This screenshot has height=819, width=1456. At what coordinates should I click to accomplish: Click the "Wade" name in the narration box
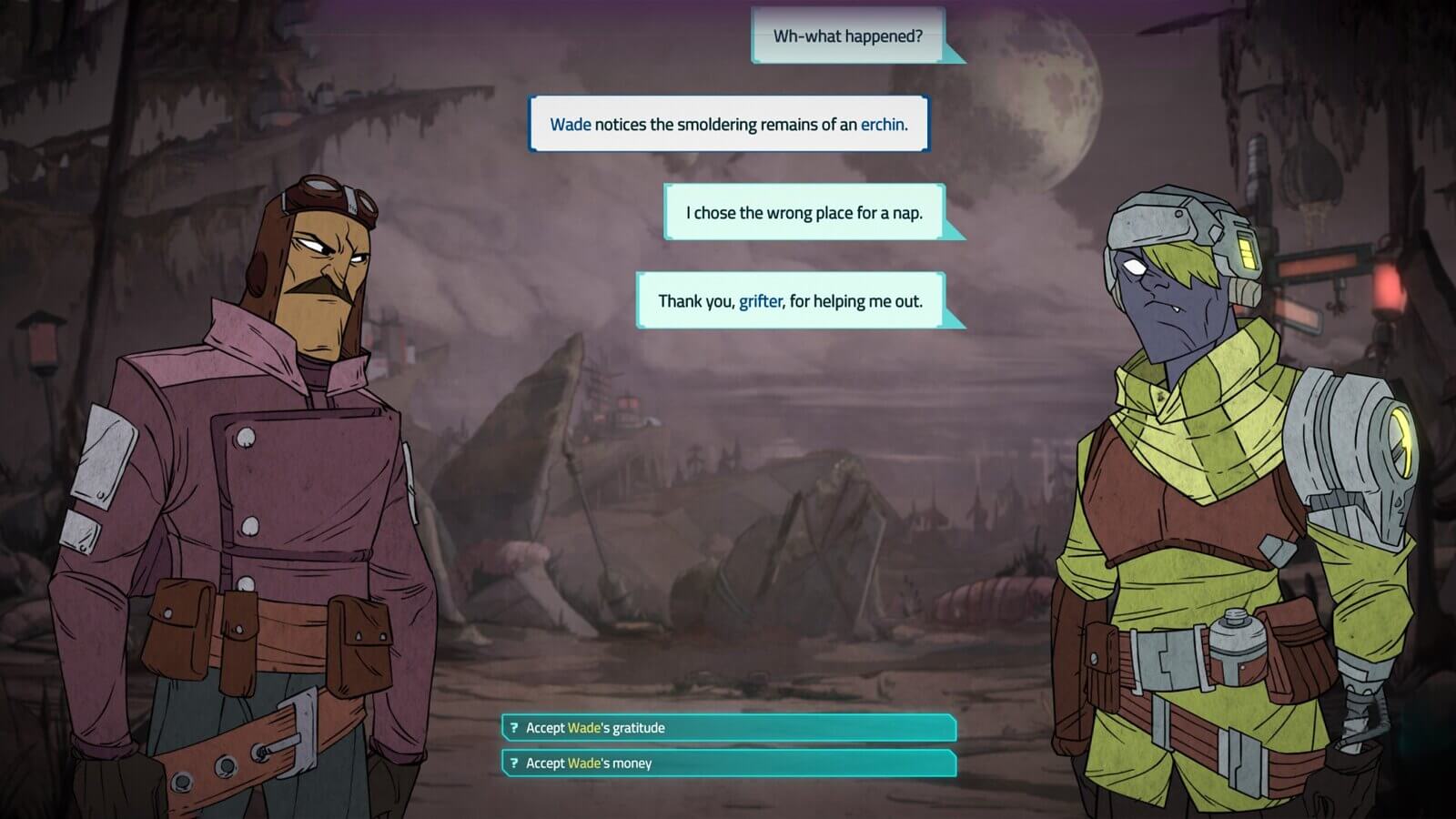(x=571, y=125)
